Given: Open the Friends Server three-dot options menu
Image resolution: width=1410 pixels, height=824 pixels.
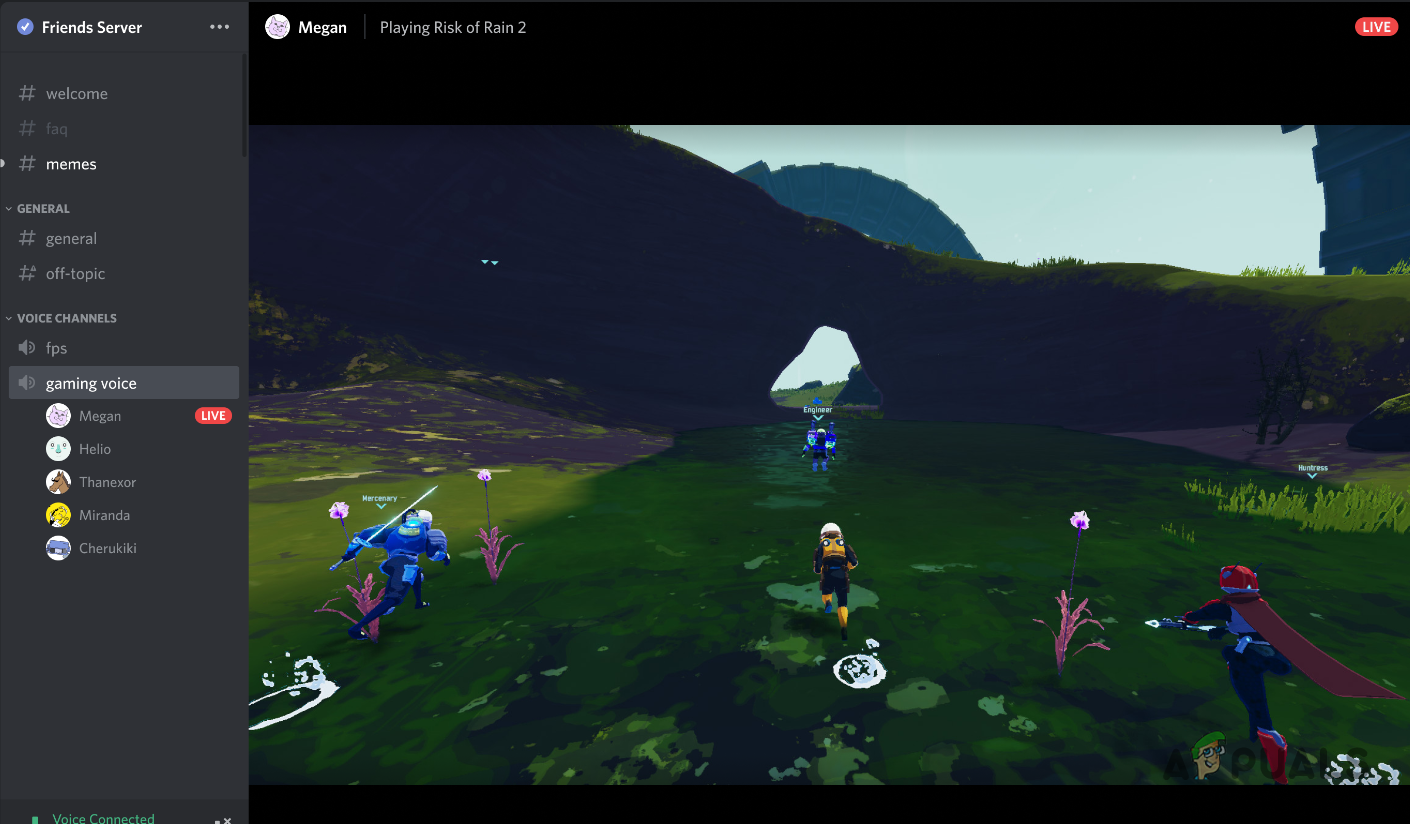Looking at the screenshot, I should [220, 27].
